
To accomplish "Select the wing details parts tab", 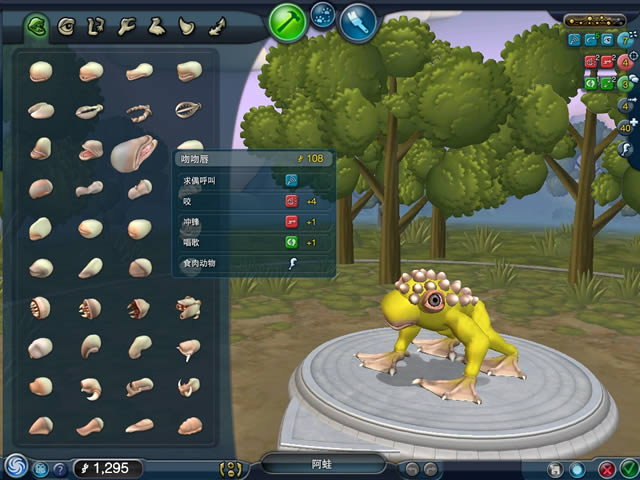I will (215, 24).
